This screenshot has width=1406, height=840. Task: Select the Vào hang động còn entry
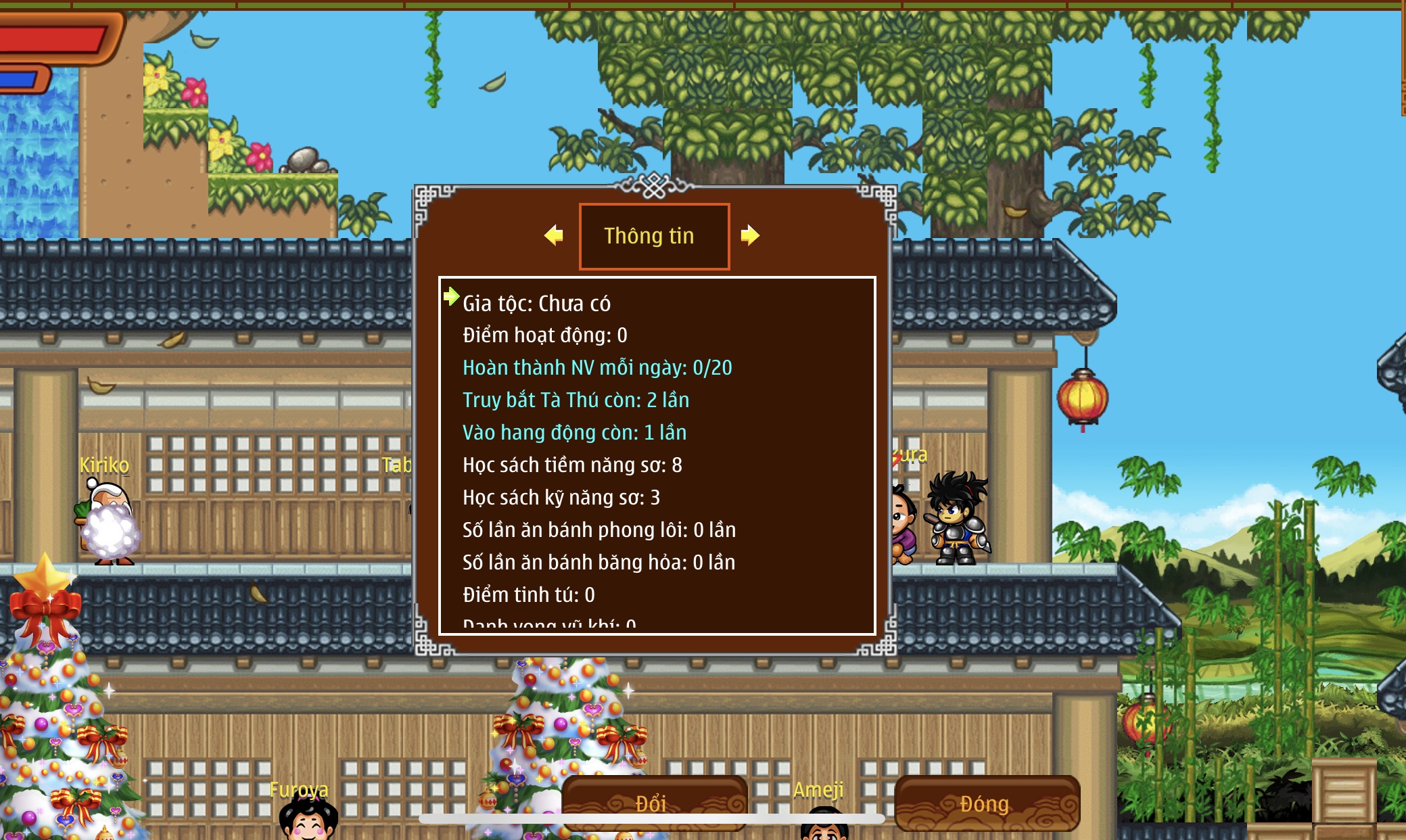coord(574,433)
